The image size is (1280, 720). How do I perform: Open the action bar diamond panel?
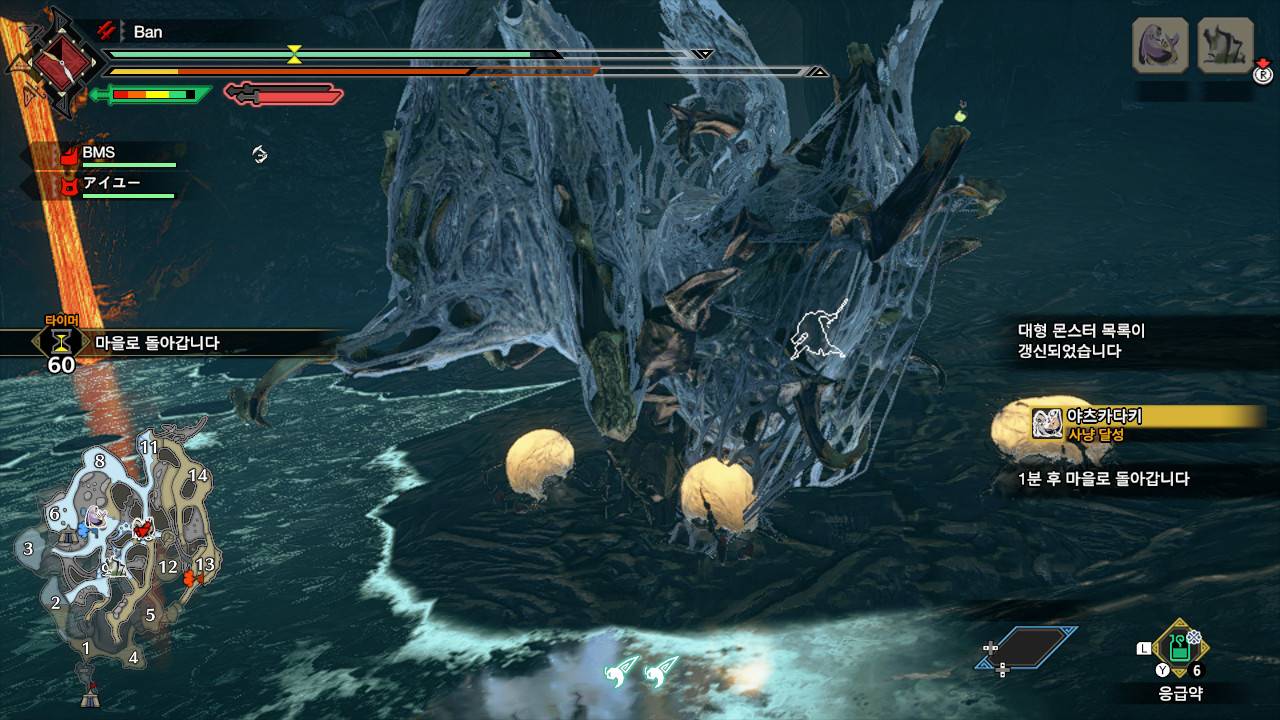tap(1027, 648)
